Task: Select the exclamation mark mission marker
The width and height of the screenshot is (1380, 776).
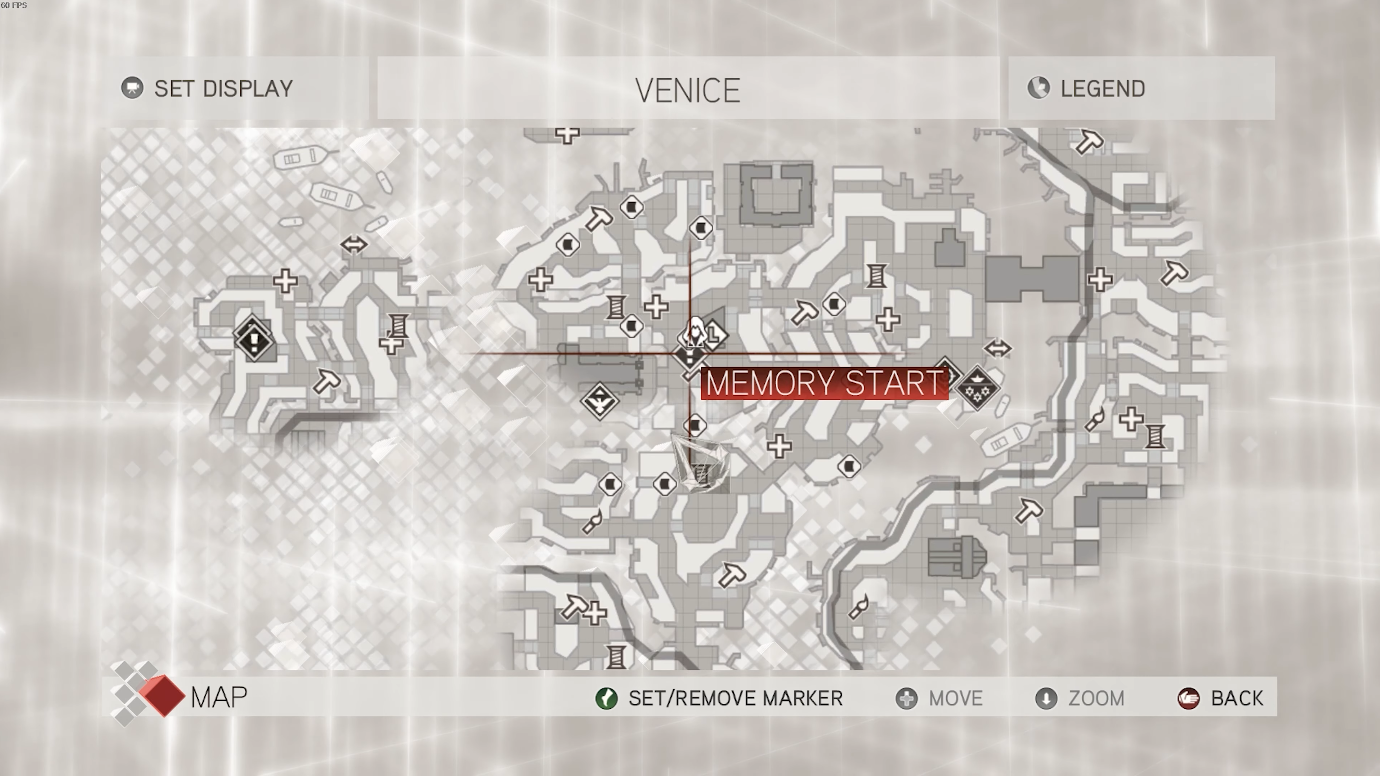Action: click(254, 340)
